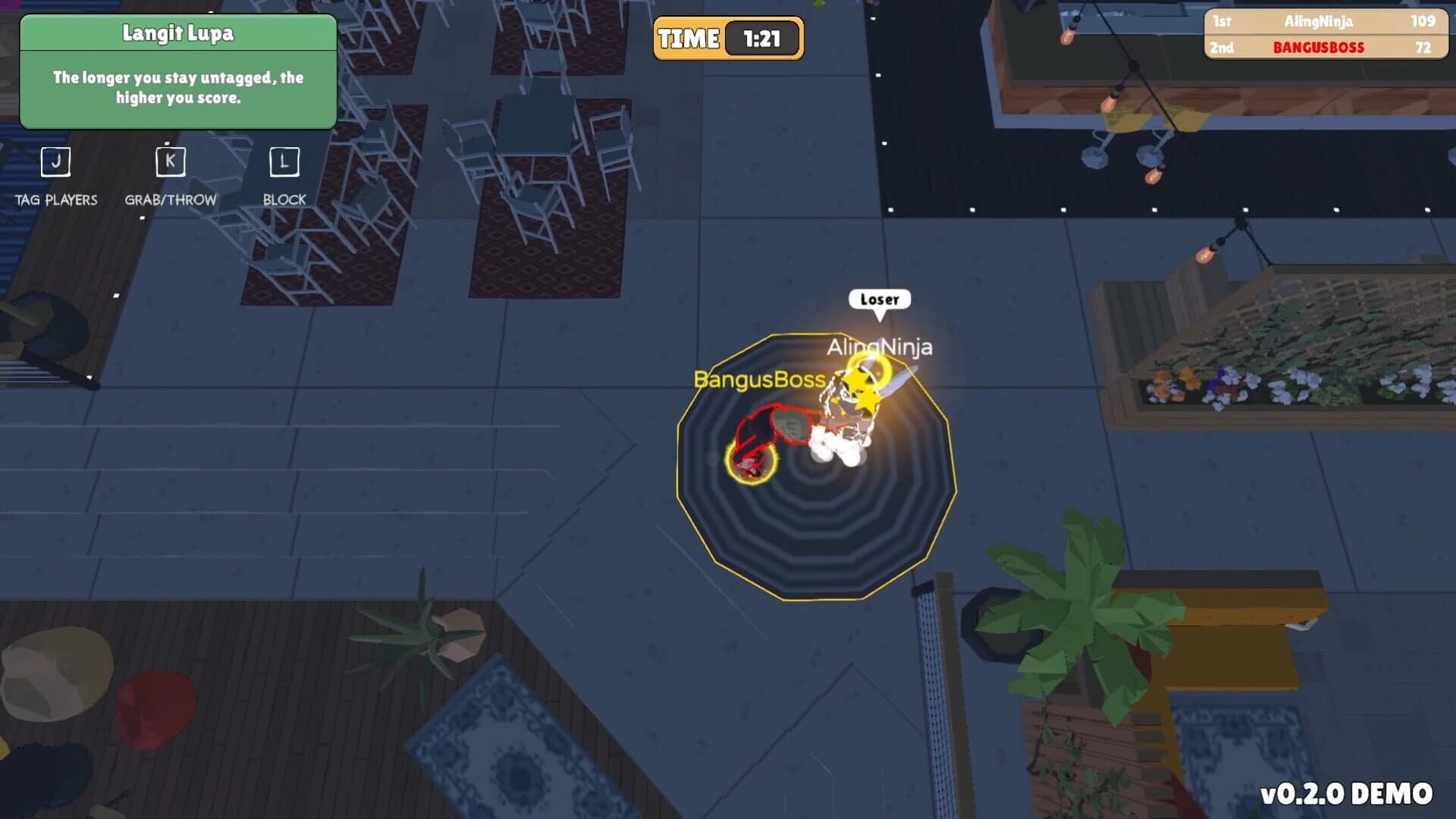This screenshot has width=1456, height=819.
Task: Click BangusBoss's yellow name label
Action: click(x=759, y=381)
